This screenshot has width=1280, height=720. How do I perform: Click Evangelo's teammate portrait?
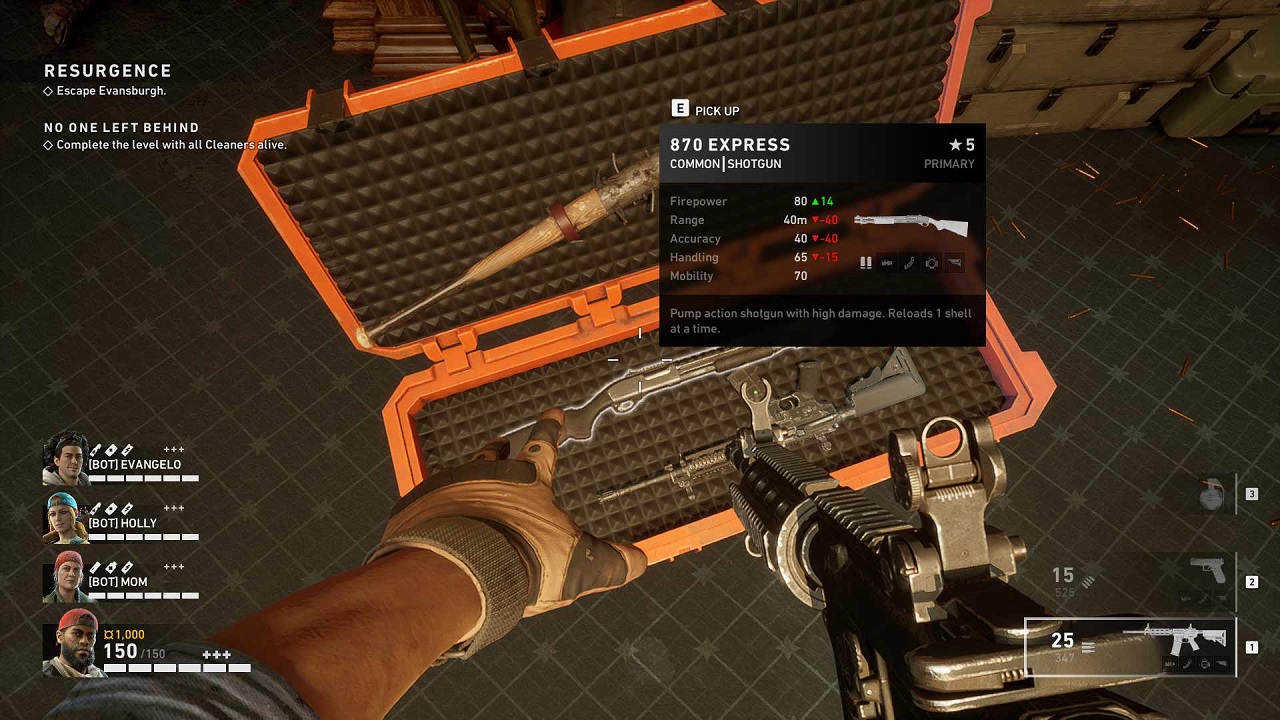tap(66, 459)
